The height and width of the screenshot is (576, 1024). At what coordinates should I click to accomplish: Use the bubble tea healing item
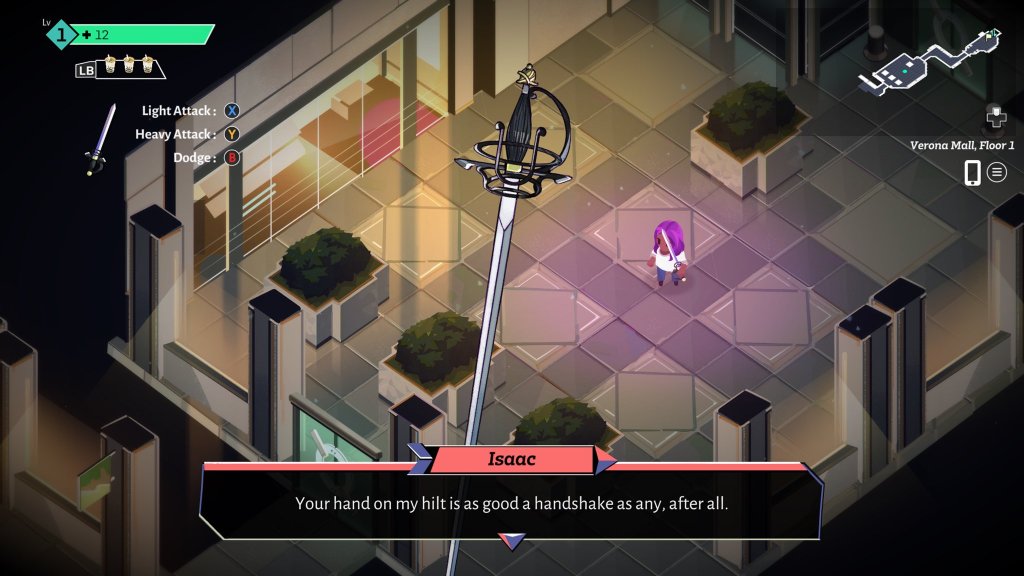pos(129,67)
